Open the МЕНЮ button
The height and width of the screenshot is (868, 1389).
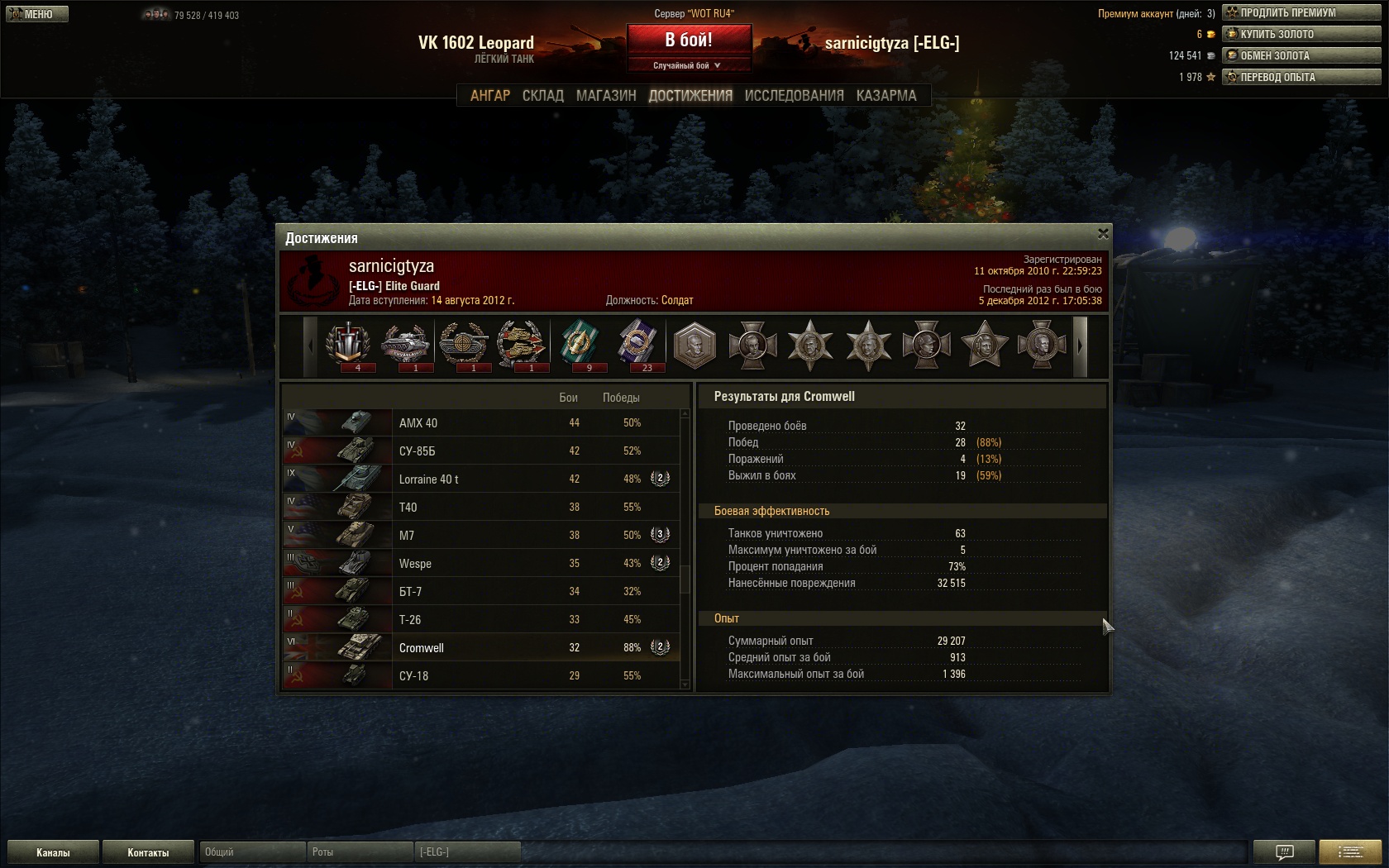pyautogui.click(x=37, y=14)
